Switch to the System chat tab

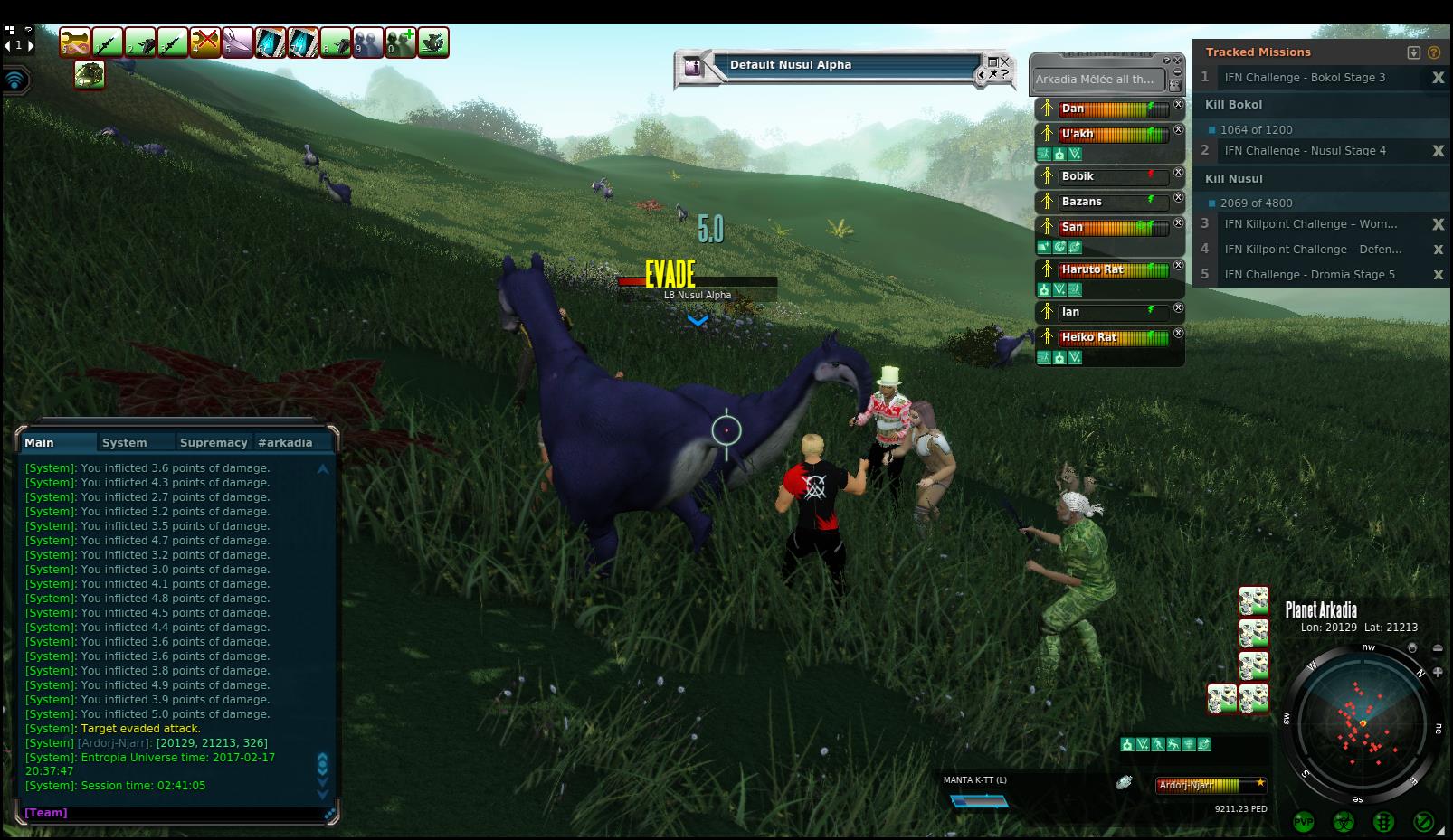(124, 442)
